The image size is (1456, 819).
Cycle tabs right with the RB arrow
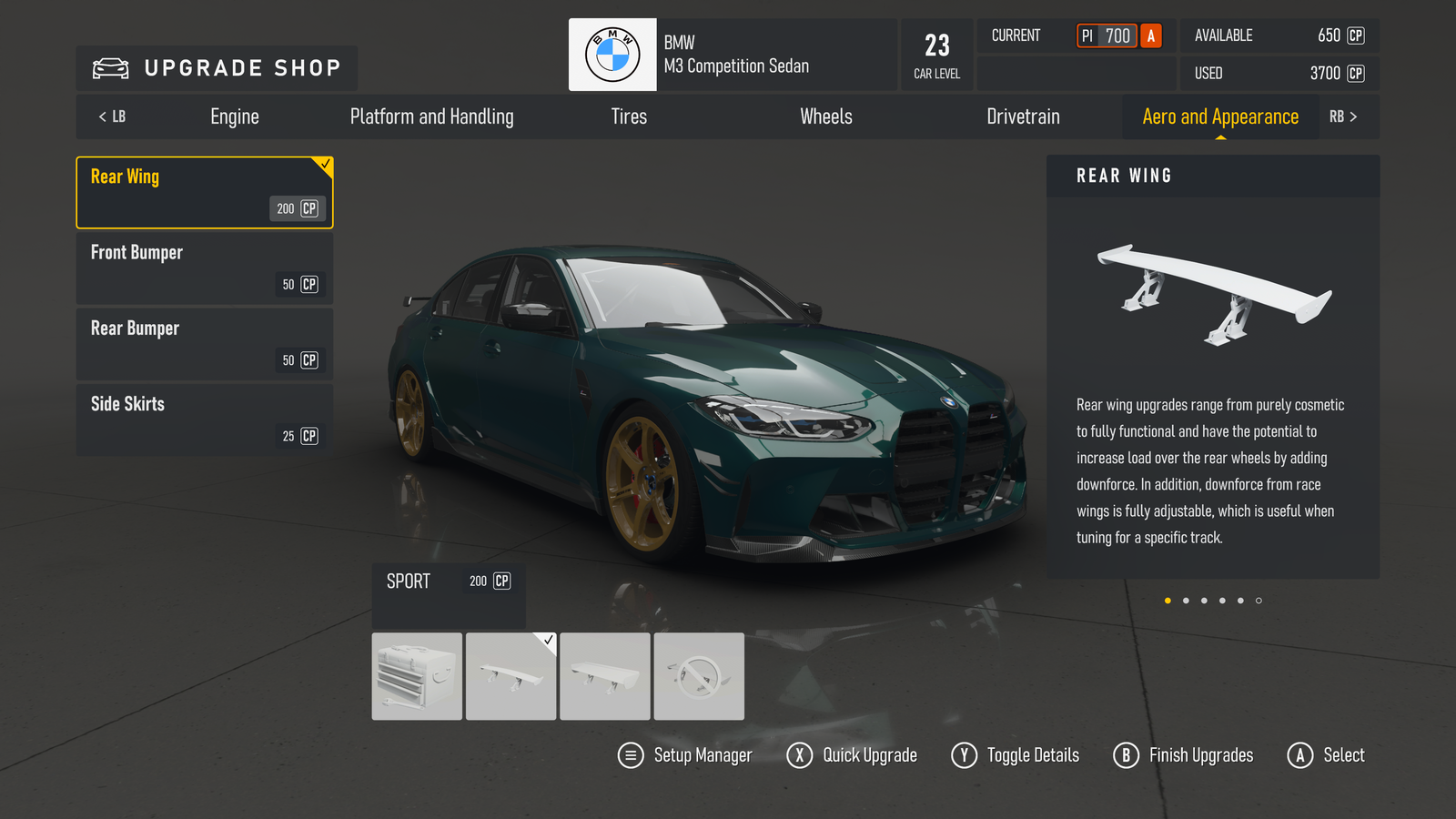point(1343,116)
